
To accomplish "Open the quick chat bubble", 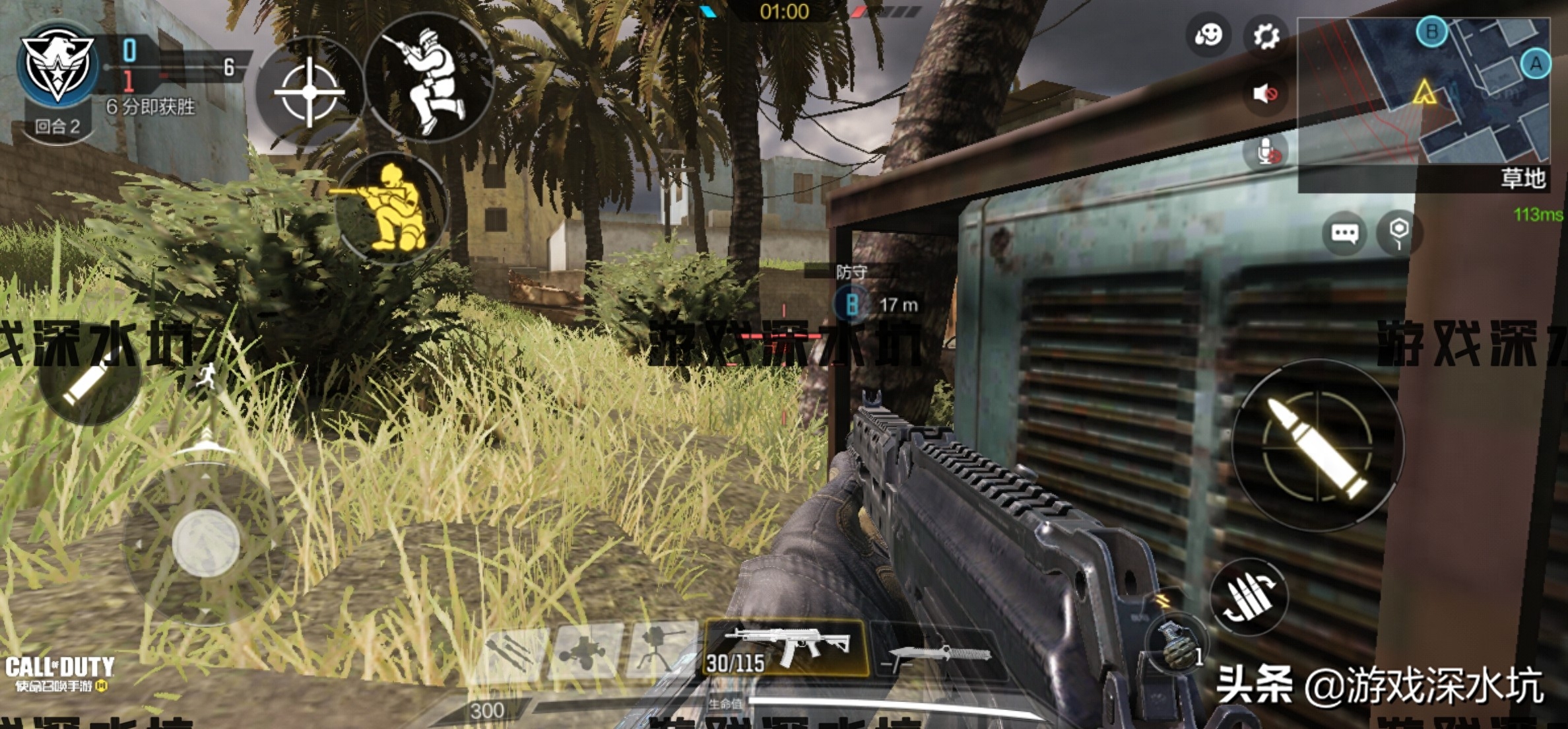I will click(x=1344, y=233).
